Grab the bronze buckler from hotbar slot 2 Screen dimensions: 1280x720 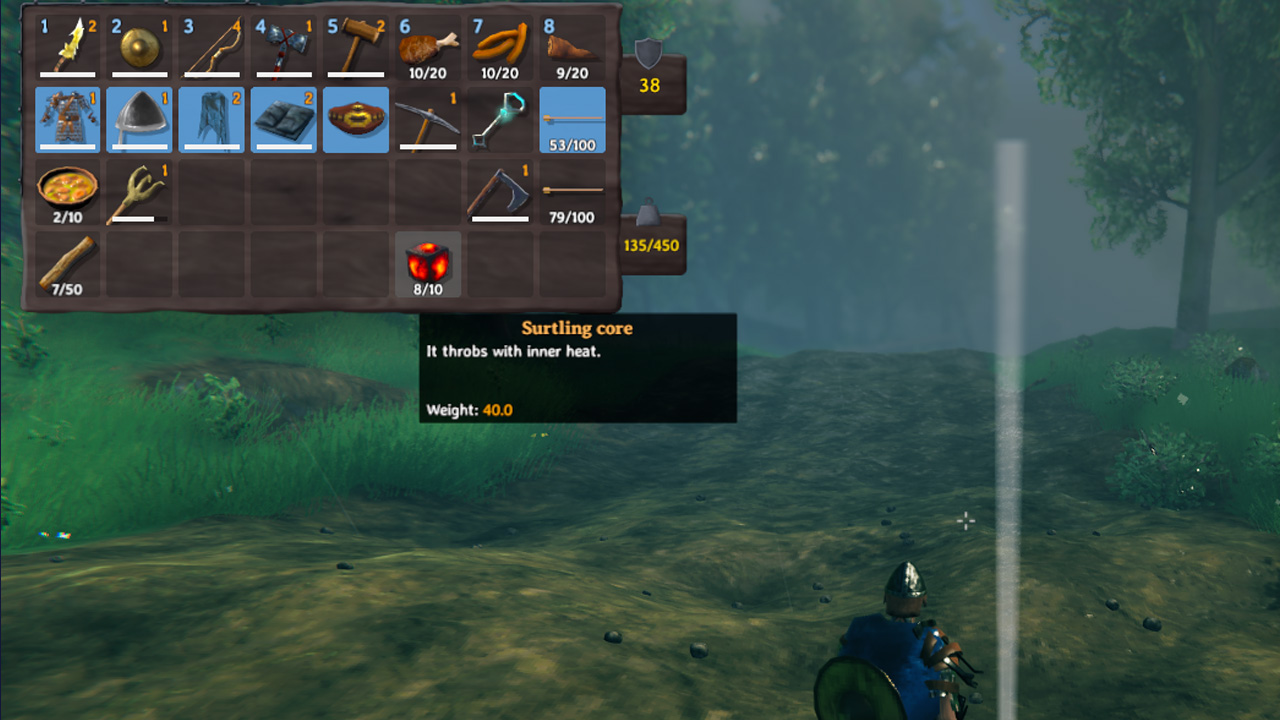click(x=140, y=45)
